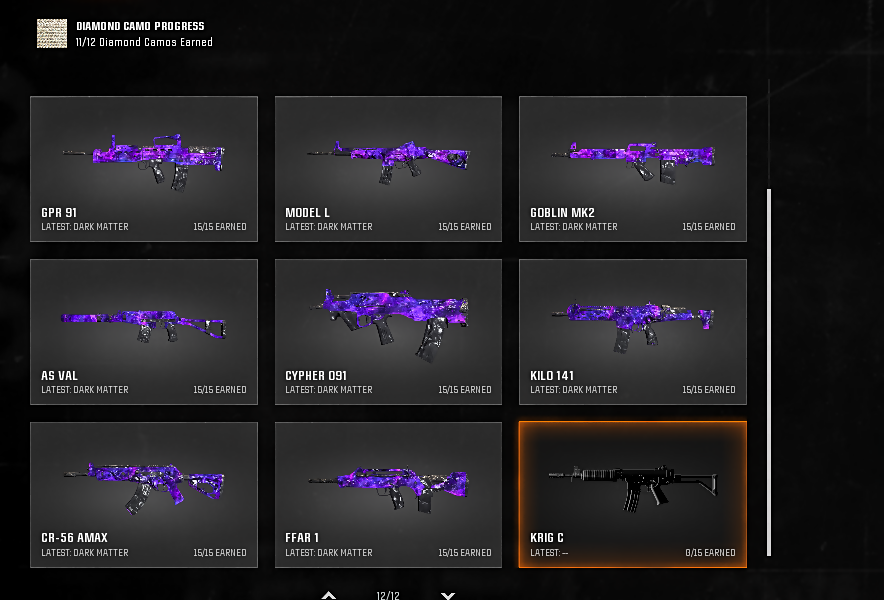
Task: Open the Kilo 141 camo tile
Action: (x=632, y=331)
